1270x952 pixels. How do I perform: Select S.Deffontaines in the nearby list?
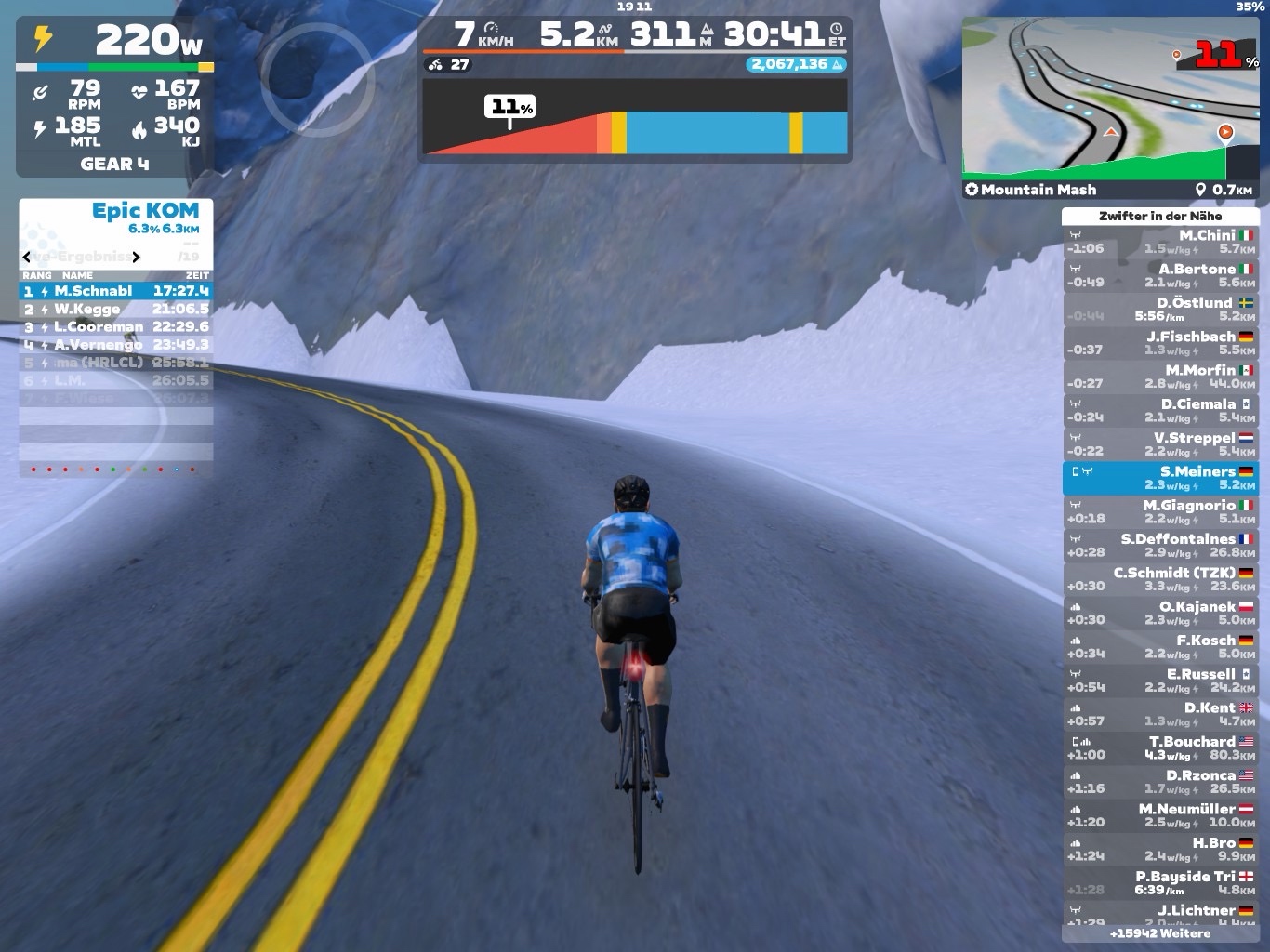point(1160,545)
